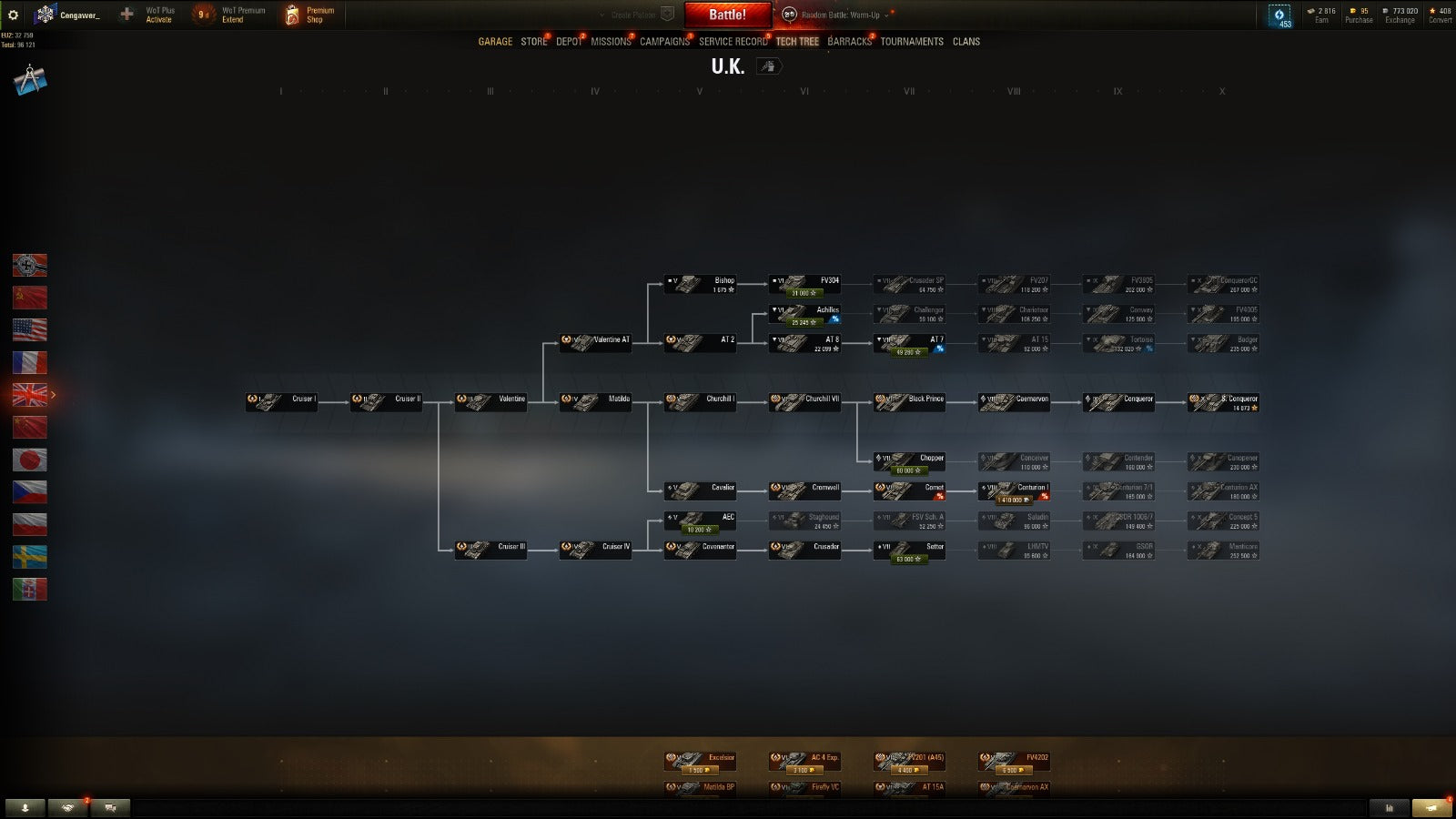
Task: Open the blueprints compass icon
Action: [29, 80]
